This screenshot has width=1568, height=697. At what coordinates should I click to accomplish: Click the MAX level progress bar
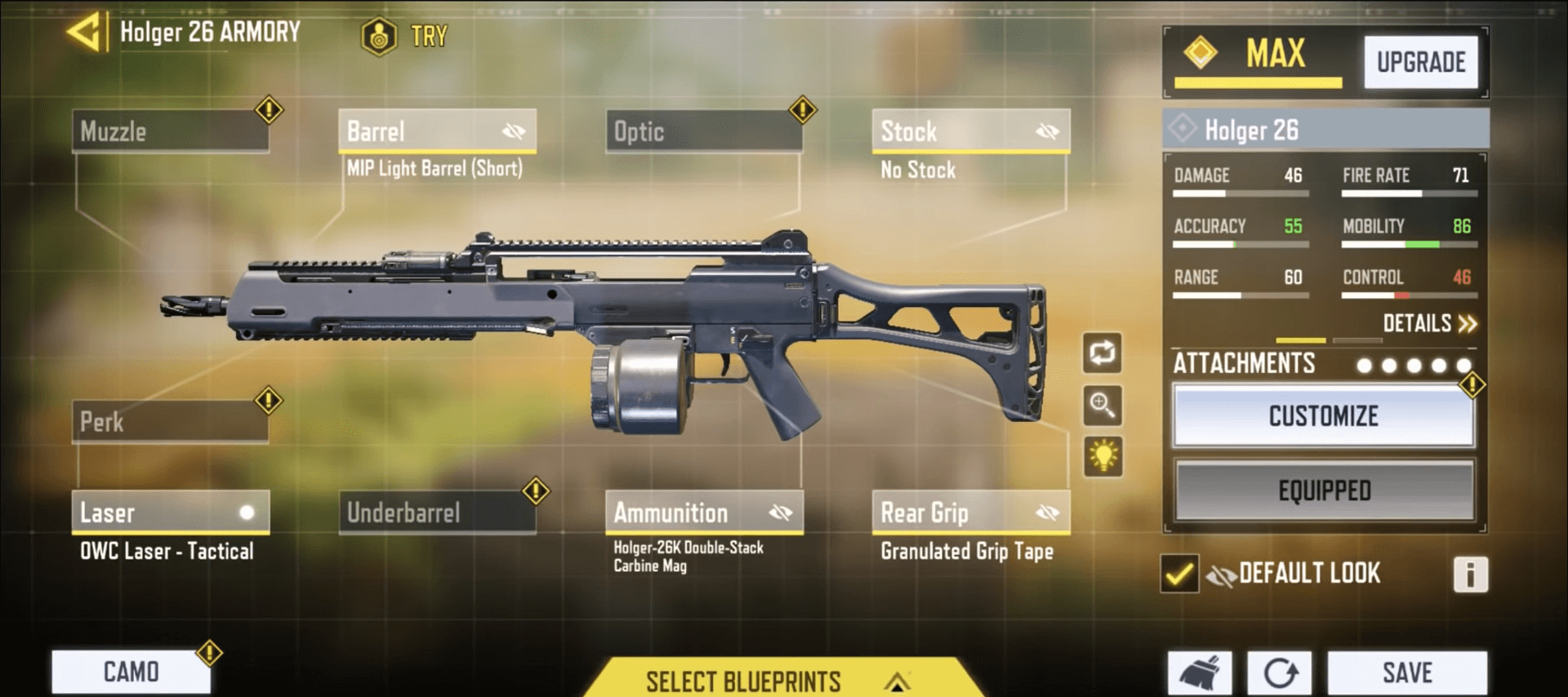pyautogui.click(x=1258, y=82)
